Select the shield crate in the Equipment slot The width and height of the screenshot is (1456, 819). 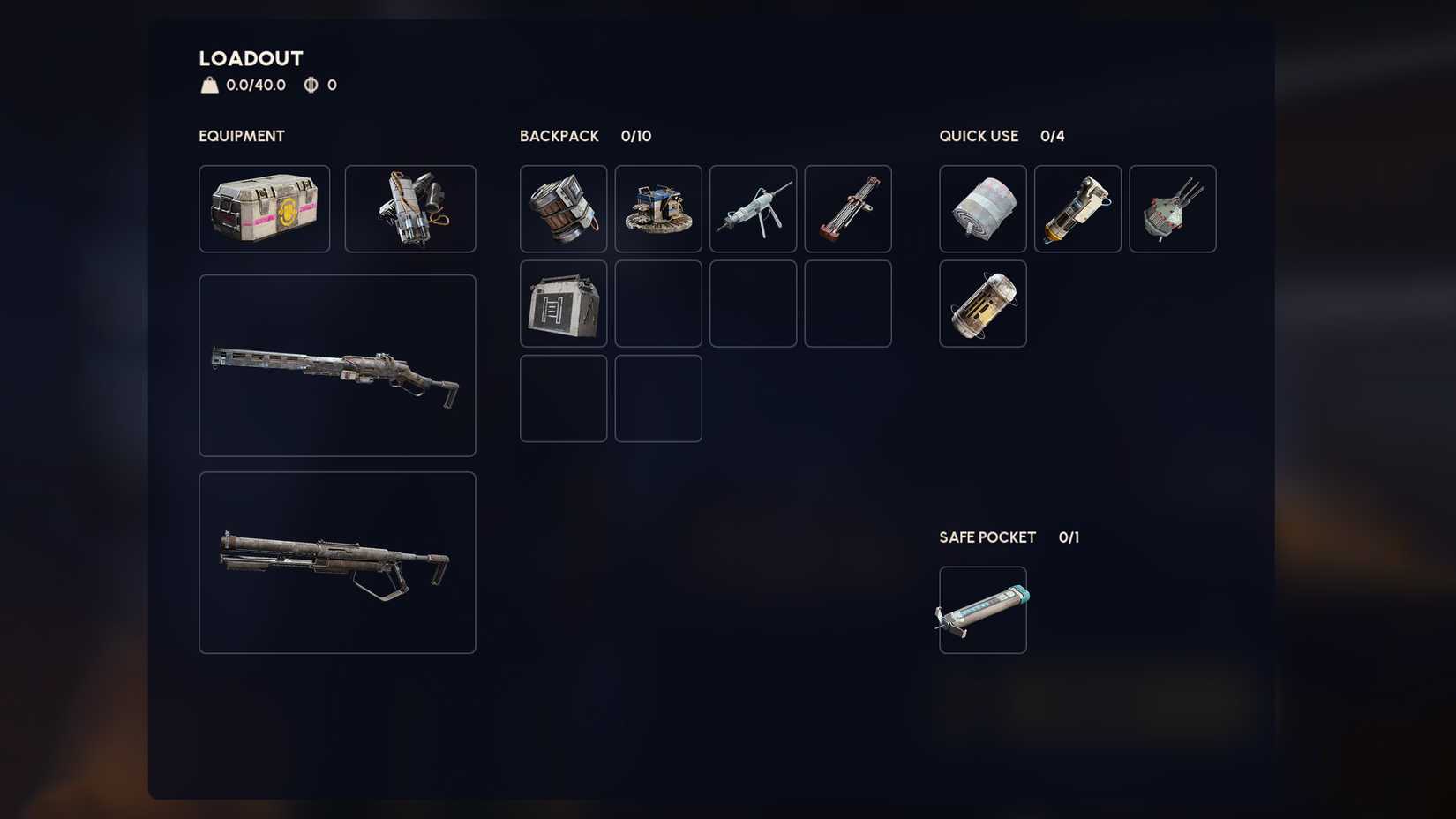click(x=264, y=208)
